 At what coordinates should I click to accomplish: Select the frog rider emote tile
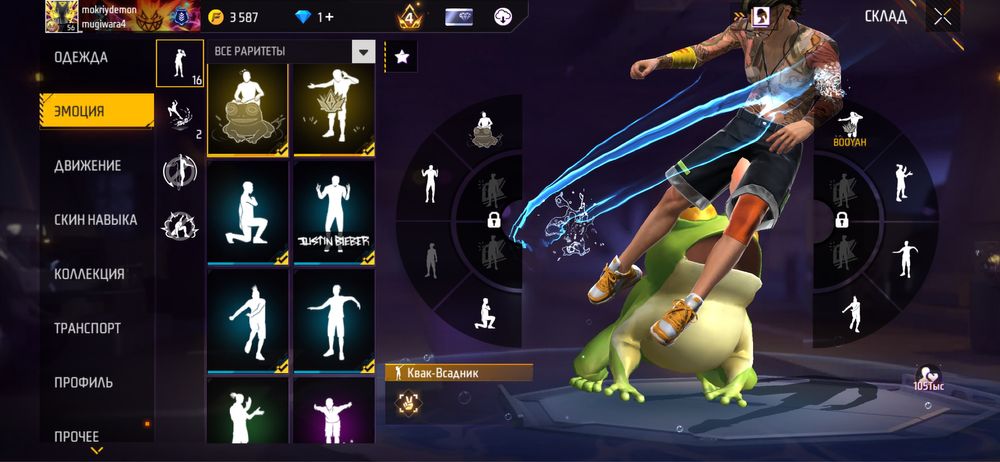tap(247, 110)
